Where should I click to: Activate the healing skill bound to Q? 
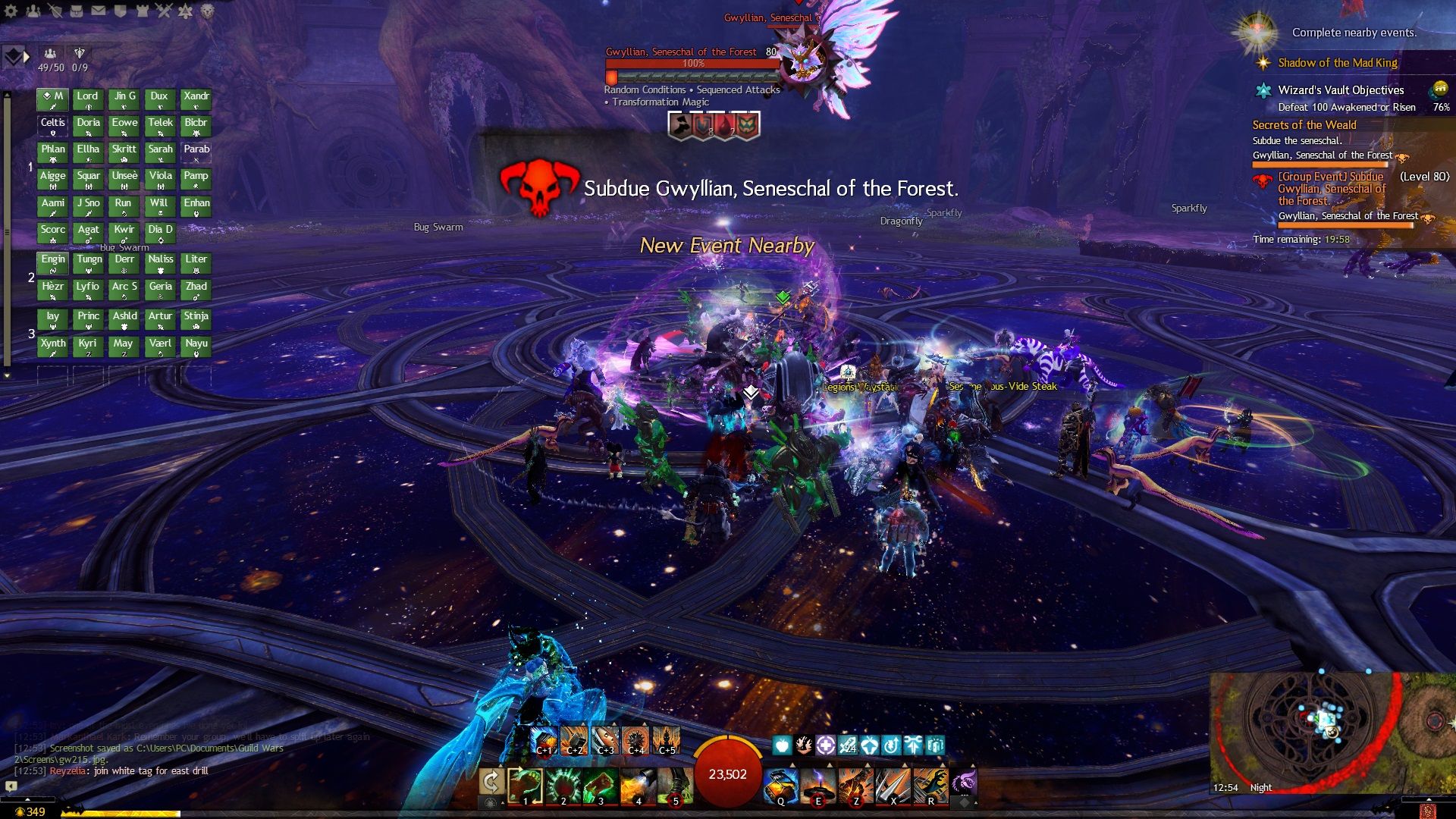click(780, 786)
